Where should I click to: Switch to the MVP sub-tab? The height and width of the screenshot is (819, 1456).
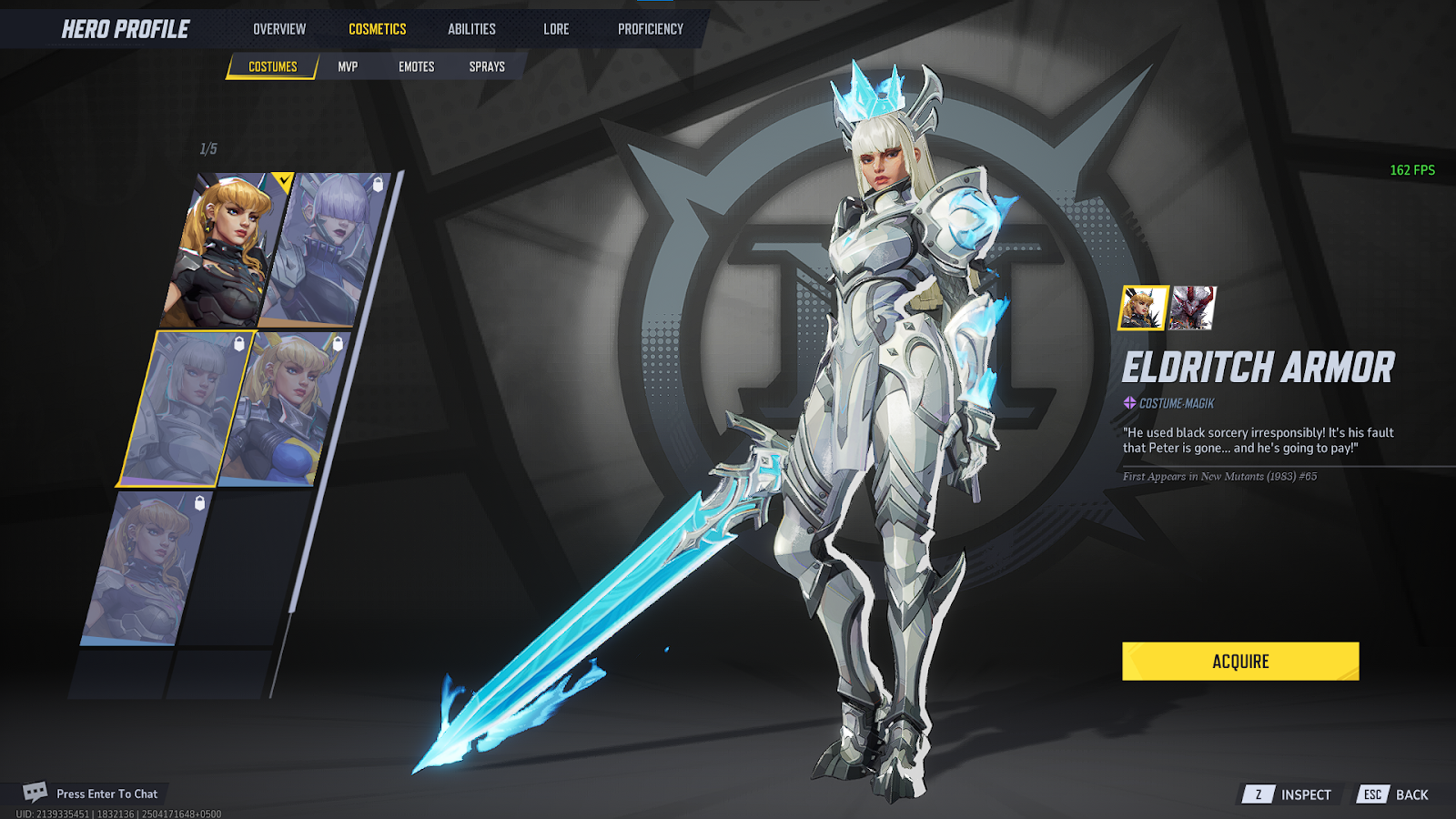click(348, 66)
